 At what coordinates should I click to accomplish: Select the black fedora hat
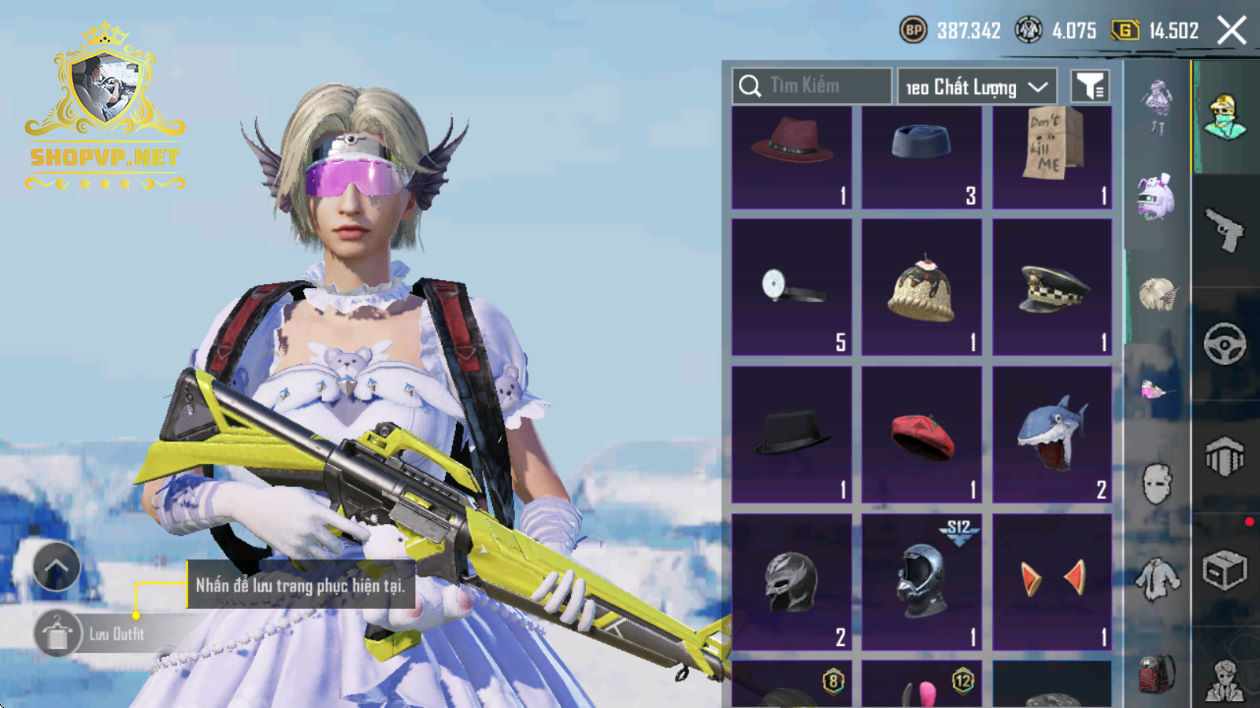(792, 434)
